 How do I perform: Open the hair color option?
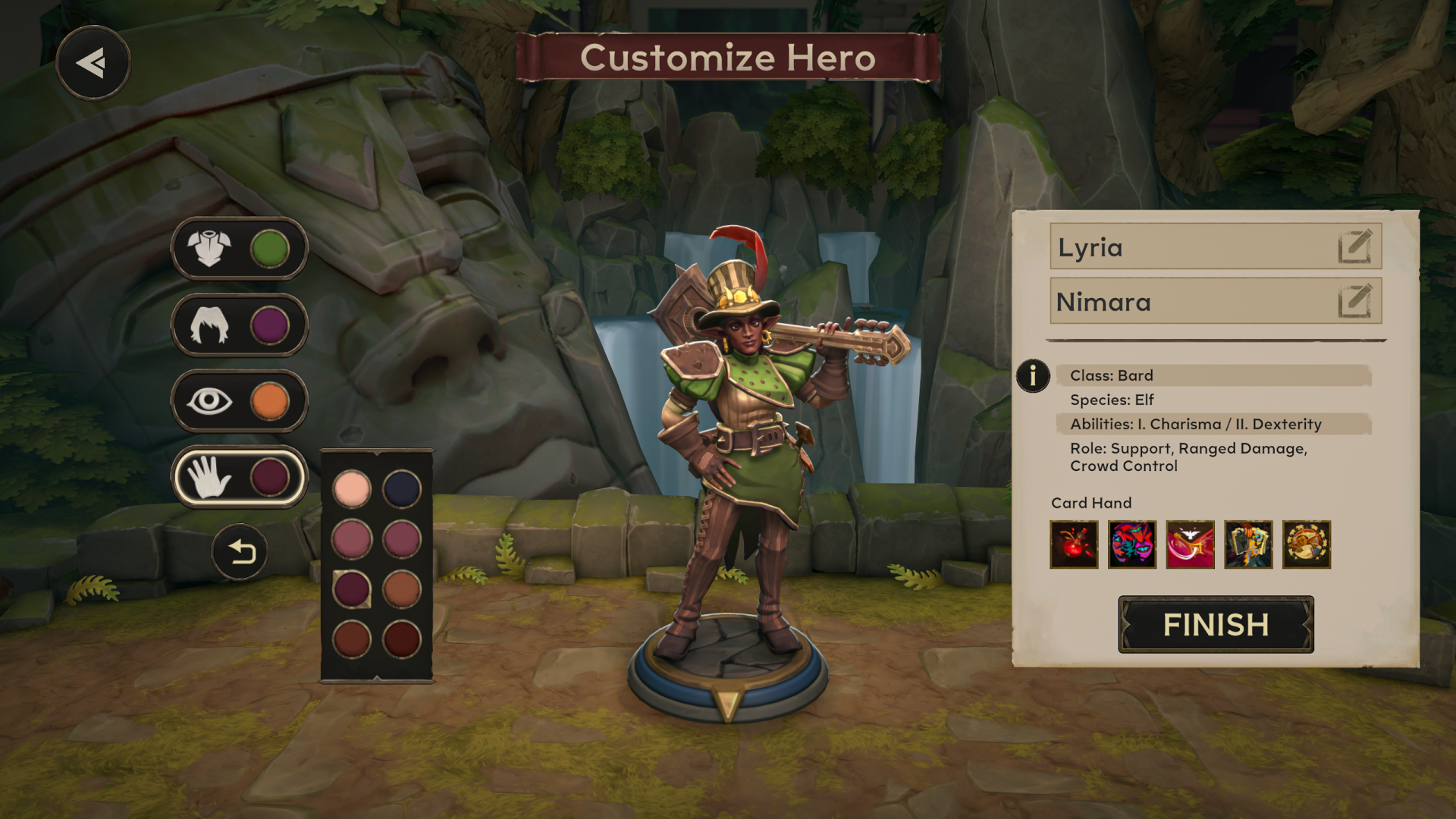[x=239, y=325]
